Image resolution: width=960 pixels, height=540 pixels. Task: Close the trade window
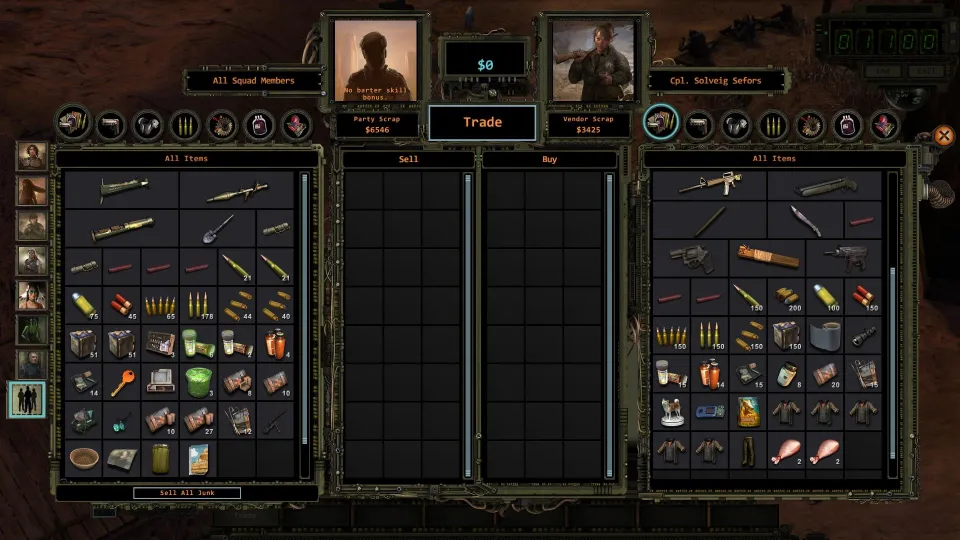pyautogui.click(x=943, y=135)
